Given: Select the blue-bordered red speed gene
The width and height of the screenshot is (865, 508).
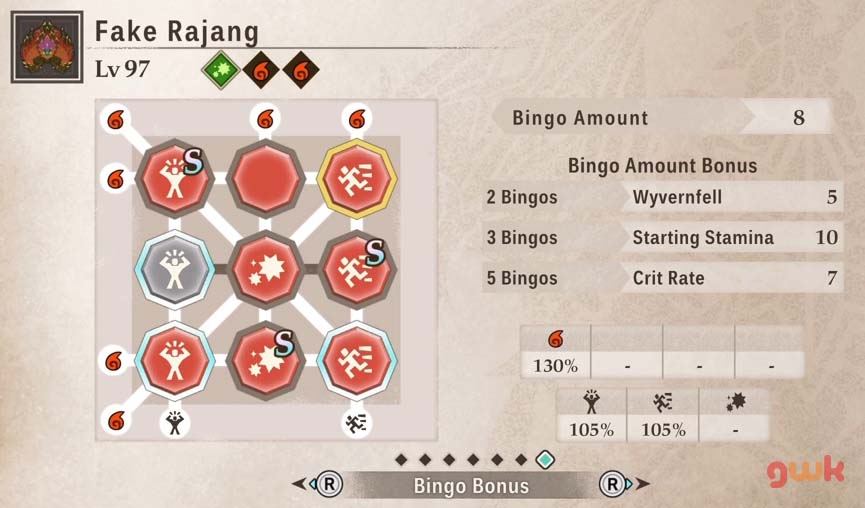Looking at the screenshot, I should click(x=357, y=359).
